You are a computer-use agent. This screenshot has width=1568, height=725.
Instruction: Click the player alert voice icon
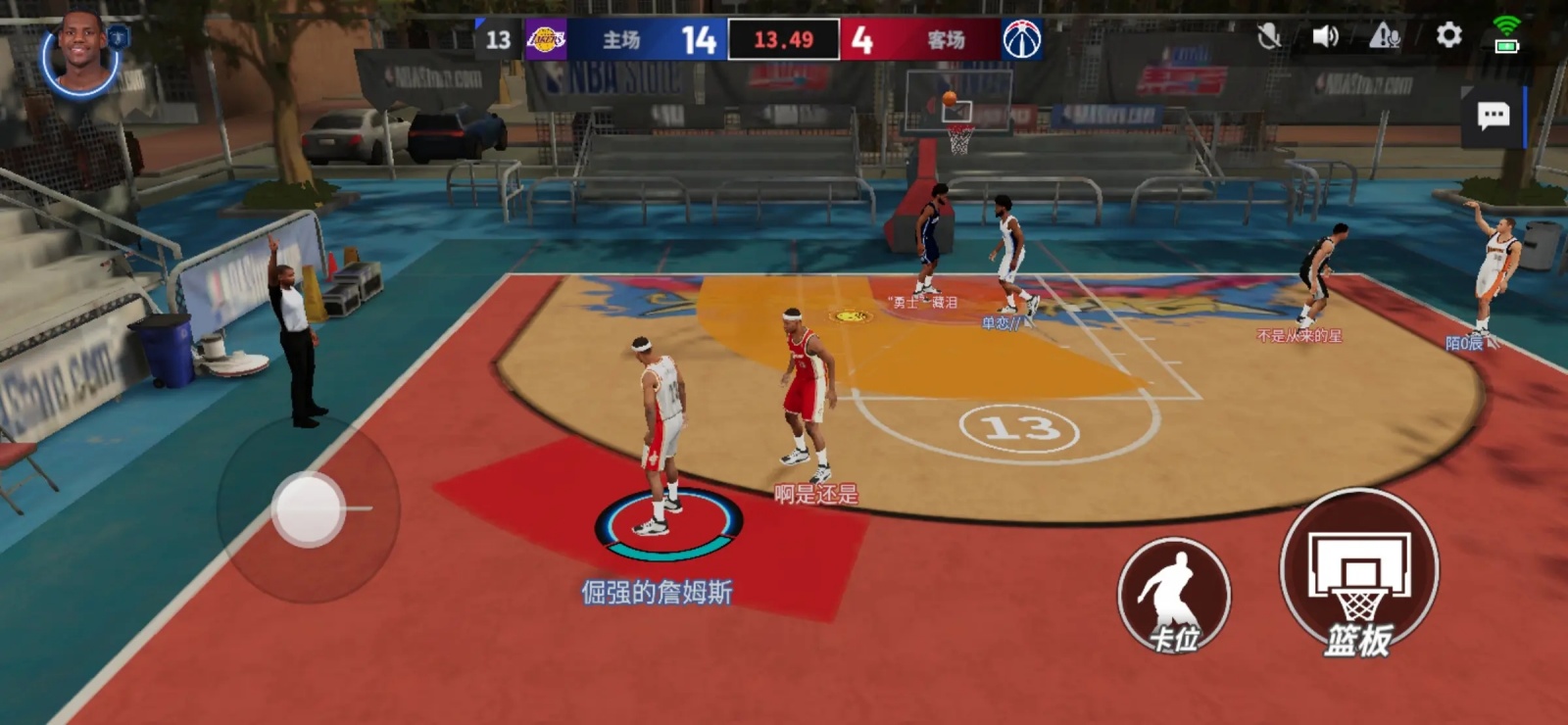(x=1385, y=37)
